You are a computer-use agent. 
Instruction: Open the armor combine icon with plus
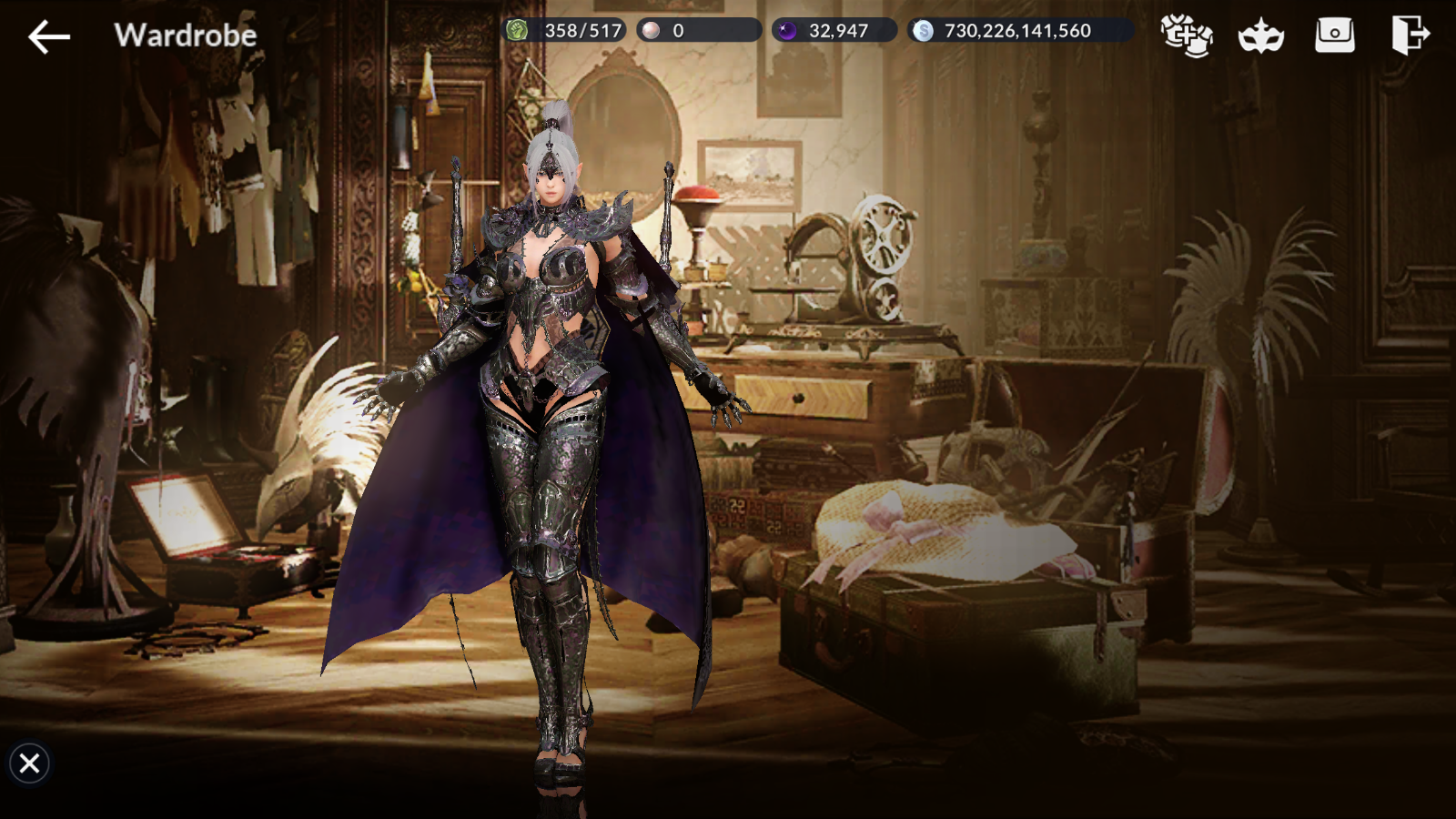pyautogui.click(x=1187, y=35)
